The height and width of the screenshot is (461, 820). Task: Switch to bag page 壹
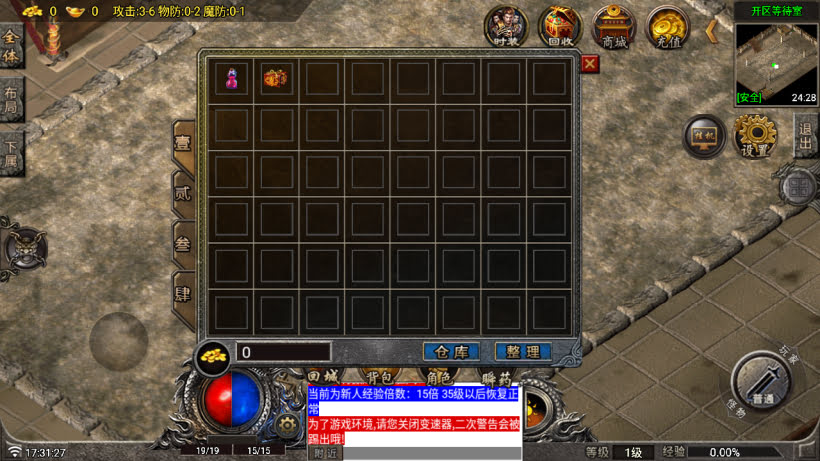tap(183, 141)
